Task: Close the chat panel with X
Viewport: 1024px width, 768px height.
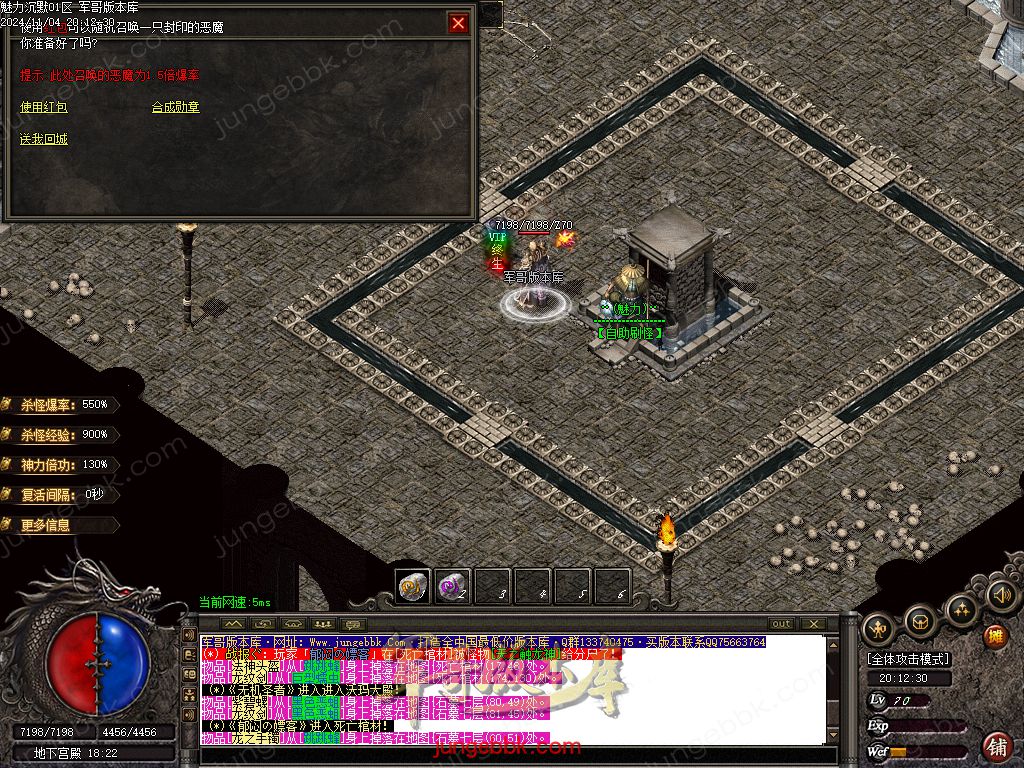Action: pyautogui.click(x=814, y=624)
